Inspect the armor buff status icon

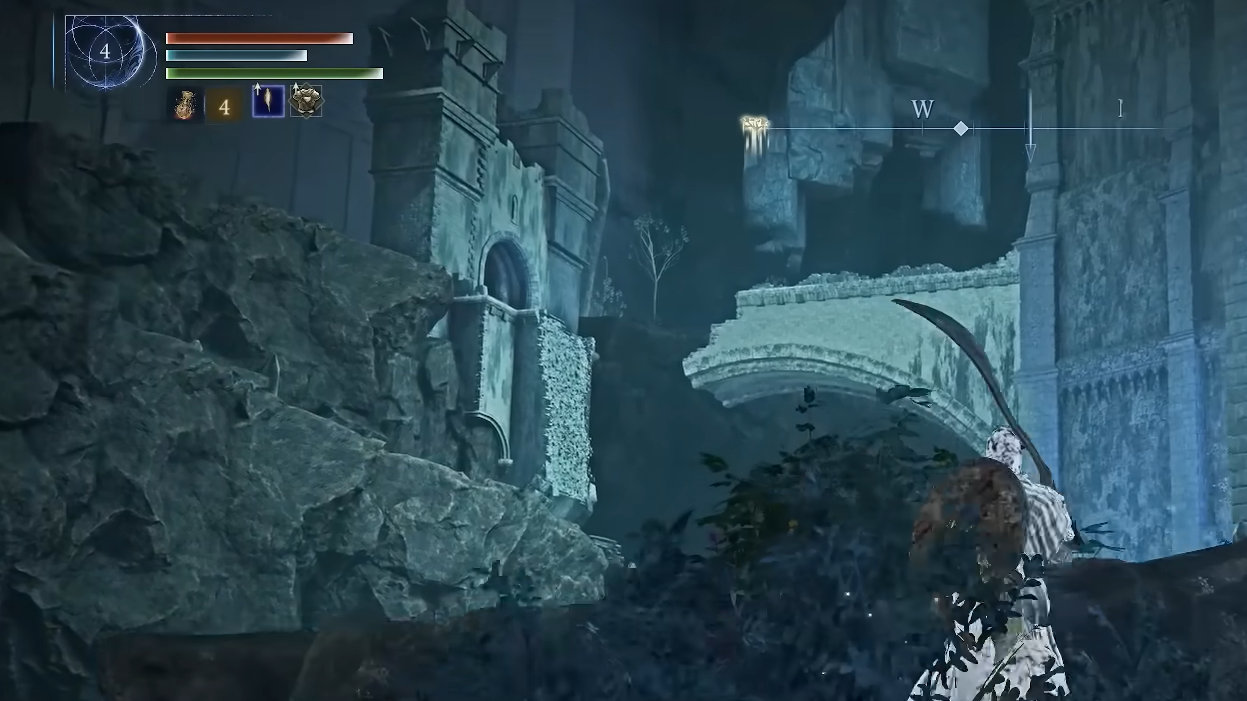click(306, 102)
